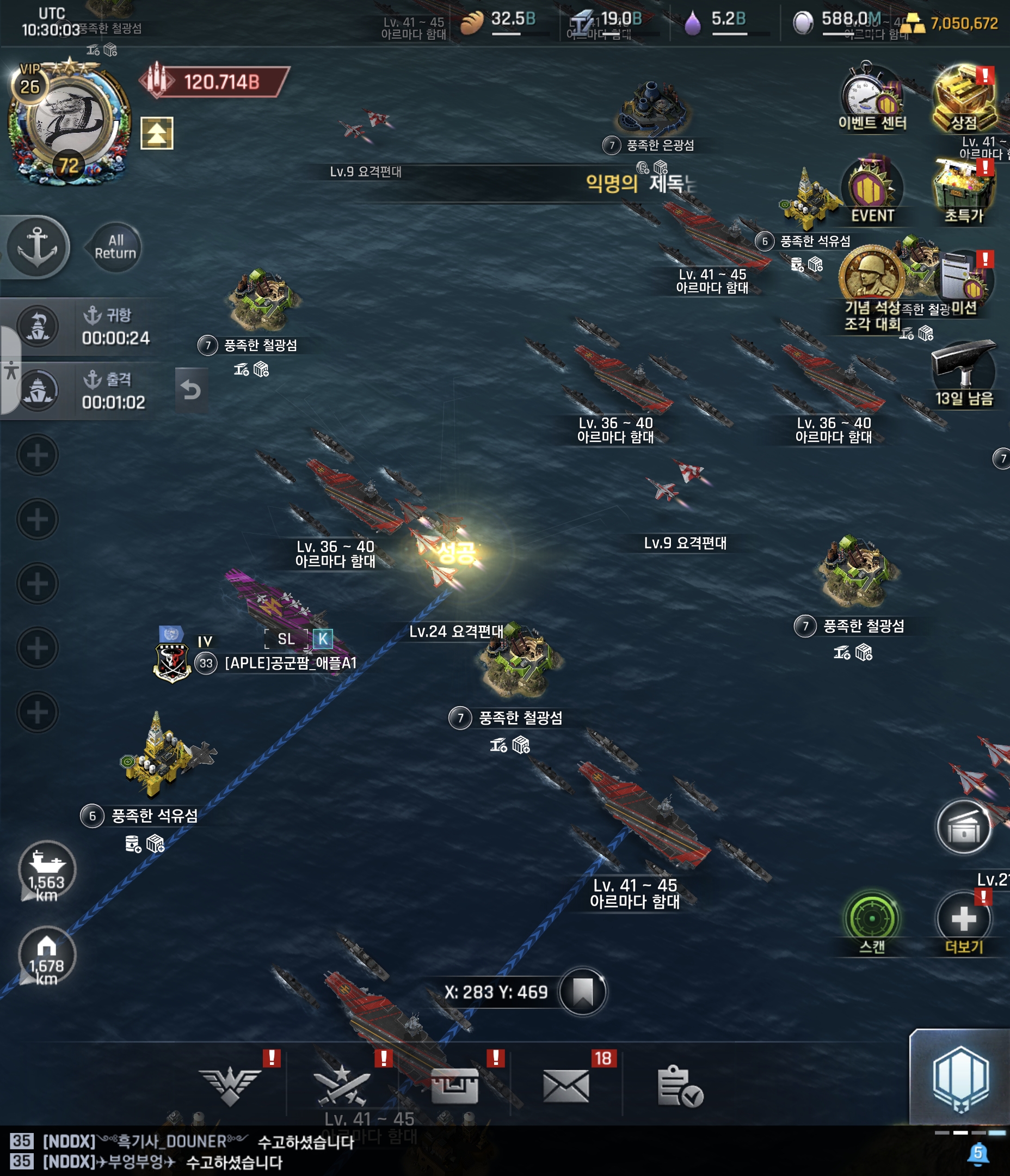Tap the purple EVENT badge

(x=872, y=190)
